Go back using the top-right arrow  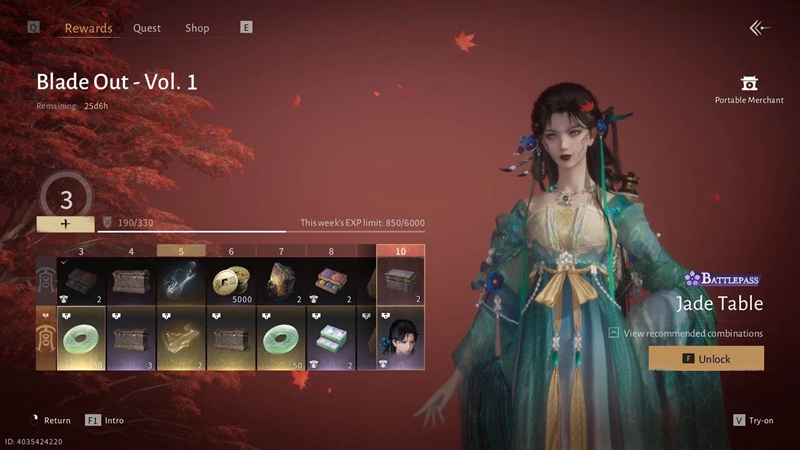coord(760,28)
